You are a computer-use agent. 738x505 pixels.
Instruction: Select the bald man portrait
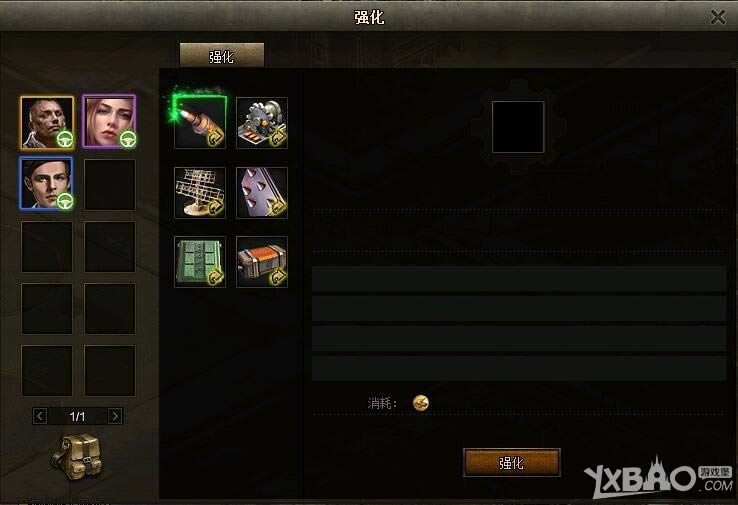click(47, 122)
